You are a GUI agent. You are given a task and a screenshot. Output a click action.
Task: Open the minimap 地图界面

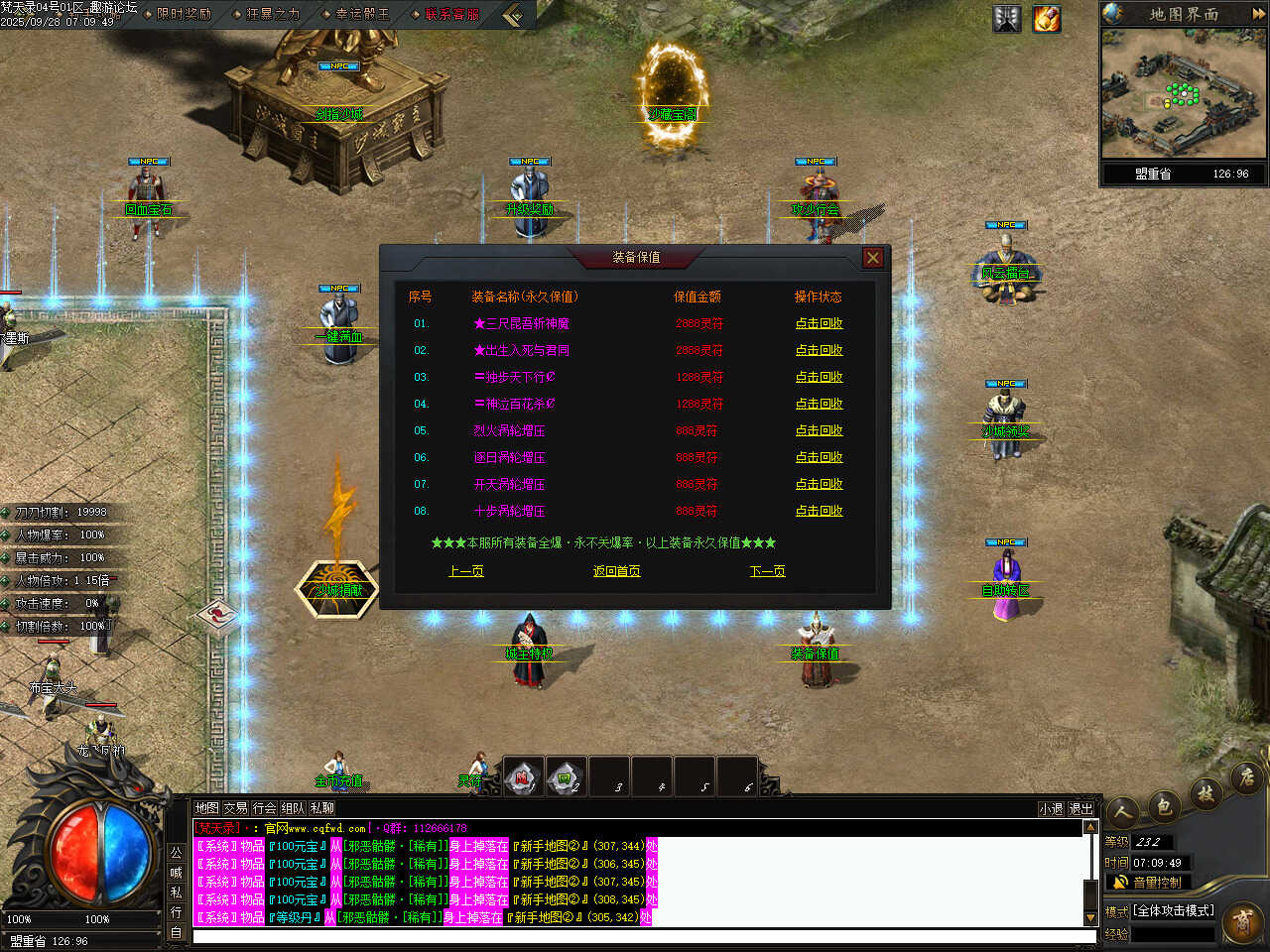click(x=1183, y=14)
